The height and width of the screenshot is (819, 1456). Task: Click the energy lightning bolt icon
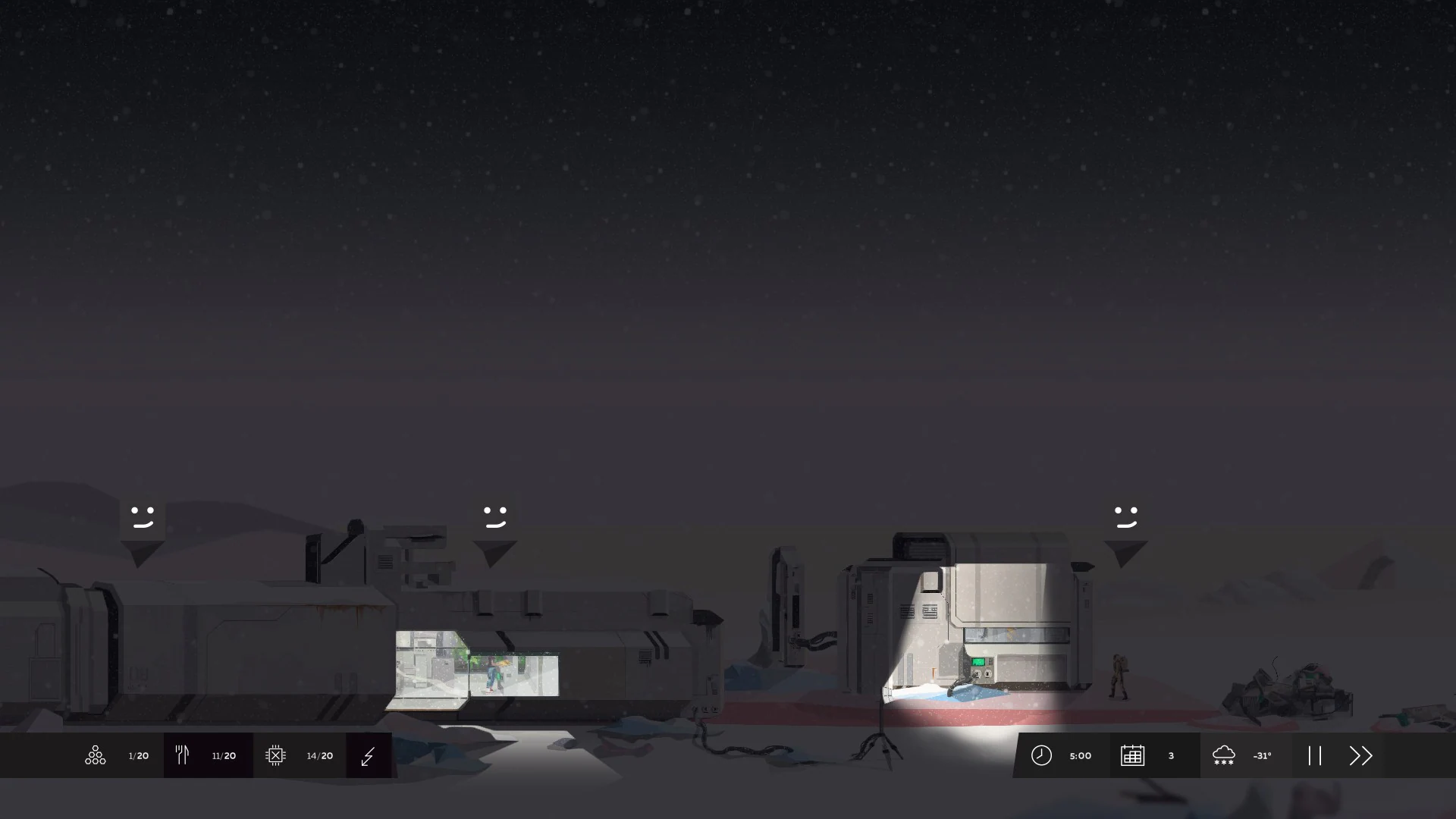[369, 755]
